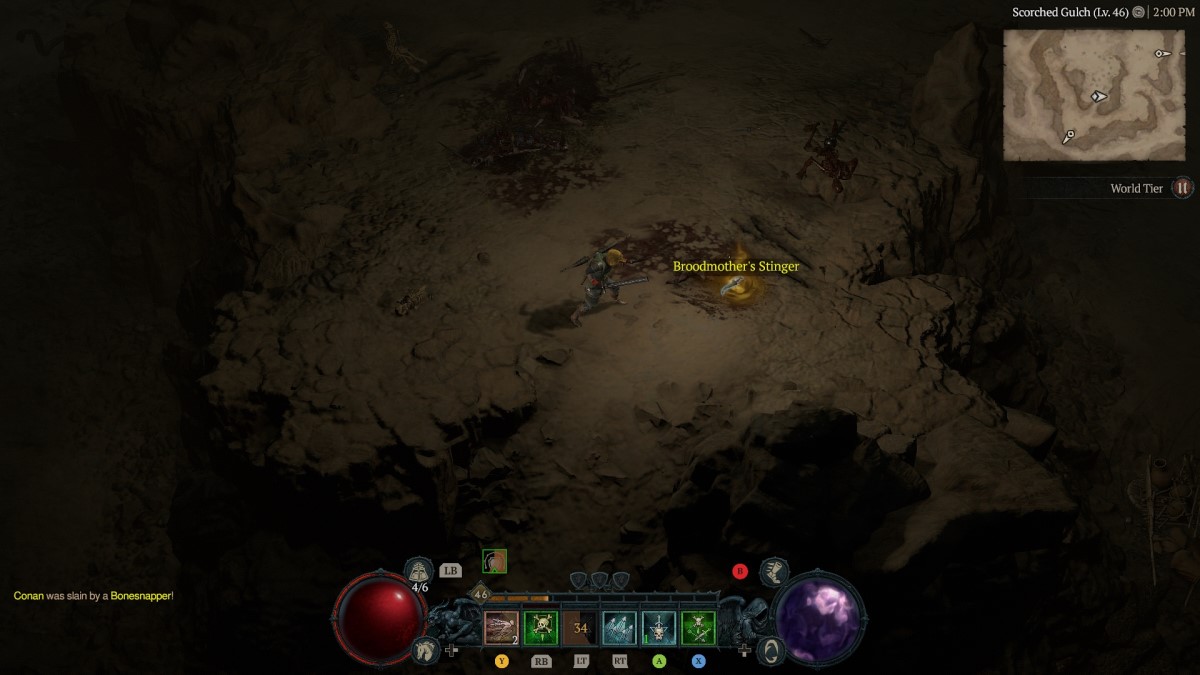
Task: Activate the blue skull and sword skill
Action: pos(659,628)
